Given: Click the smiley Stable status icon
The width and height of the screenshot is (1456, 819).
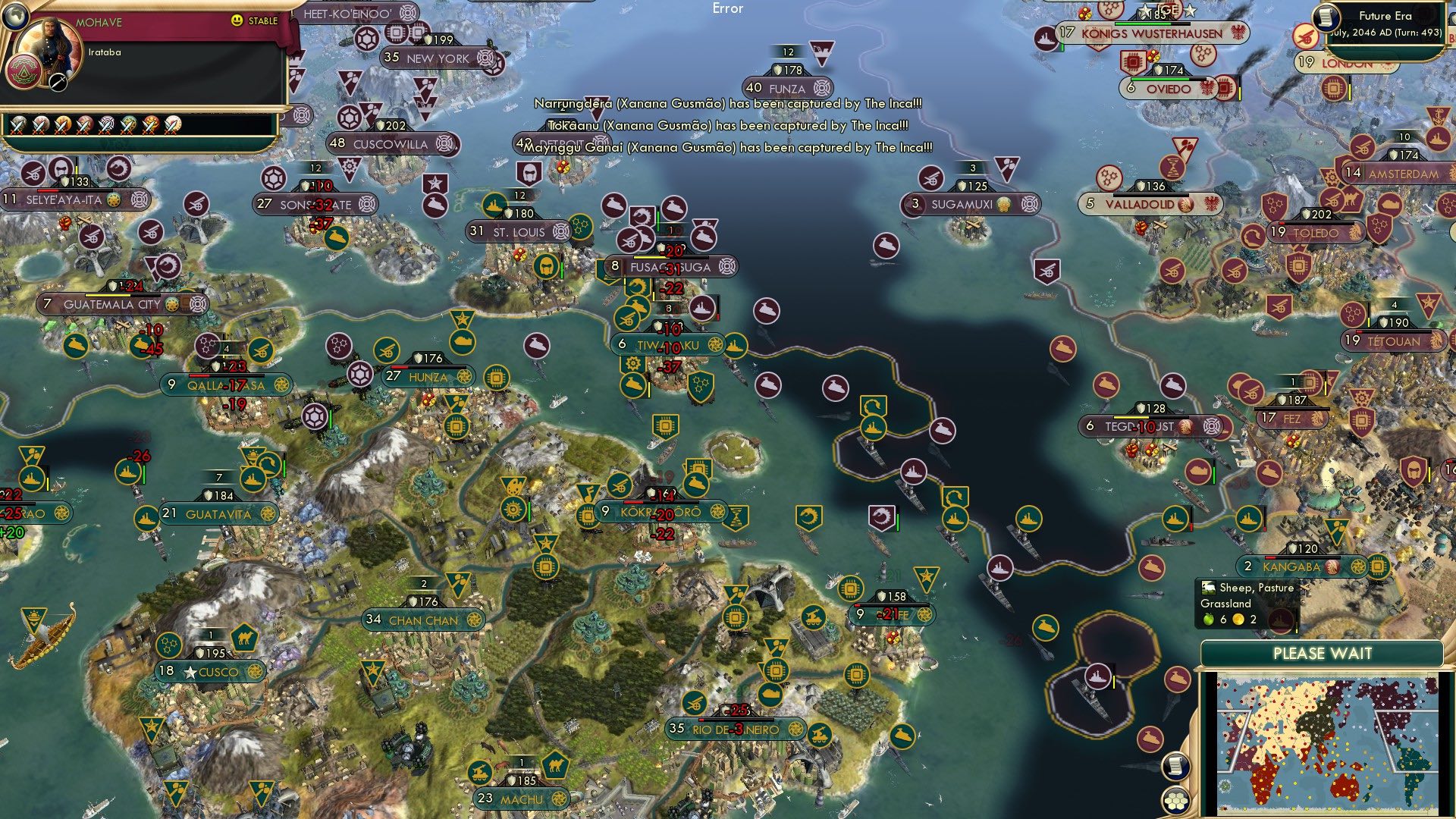Looking at the screenshot, I should (x=237, y=20).
